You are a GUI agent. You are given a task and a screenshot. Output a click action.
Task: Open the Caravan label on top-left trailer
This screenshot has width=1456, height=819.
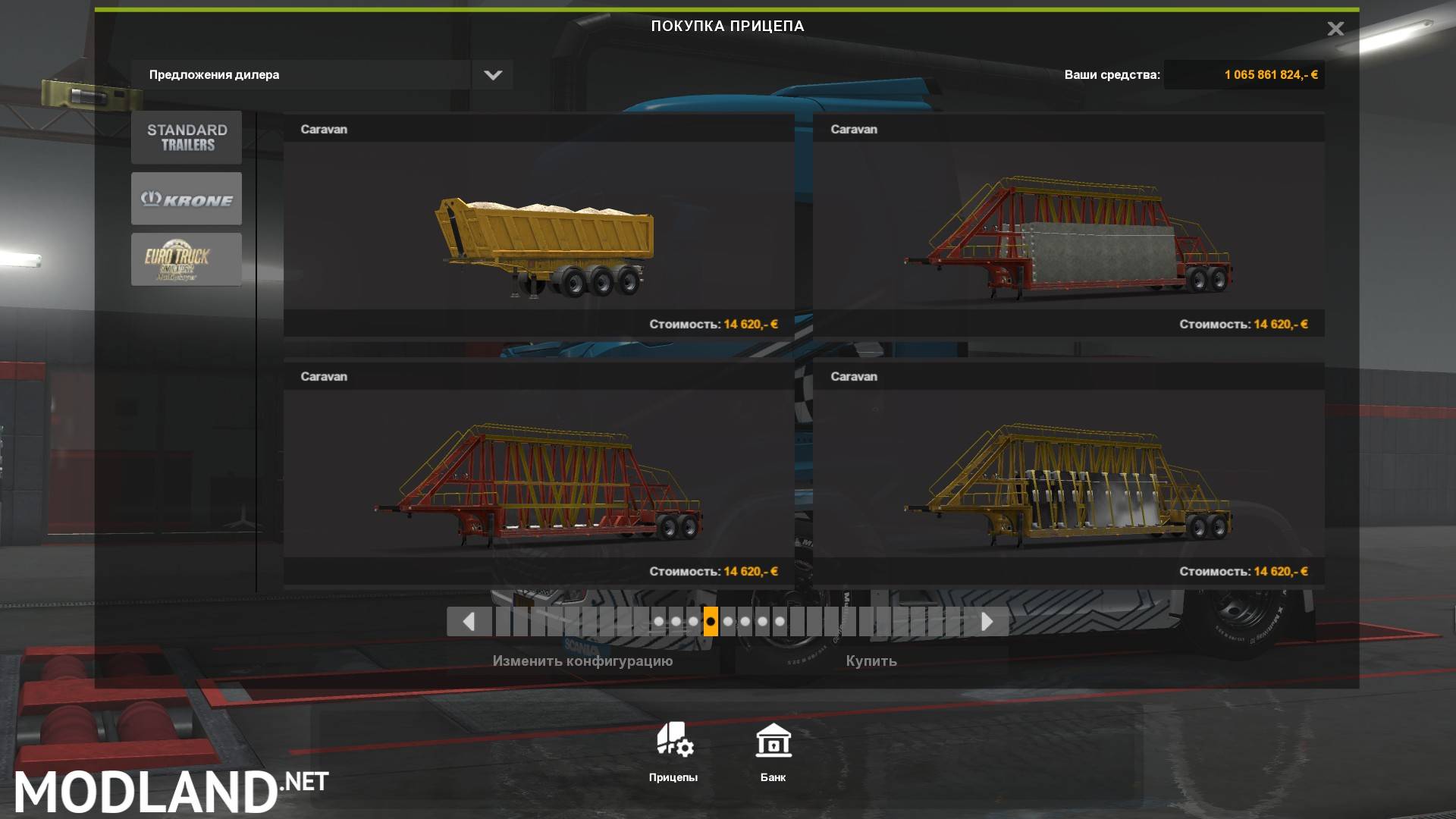[x=325, y=129]
